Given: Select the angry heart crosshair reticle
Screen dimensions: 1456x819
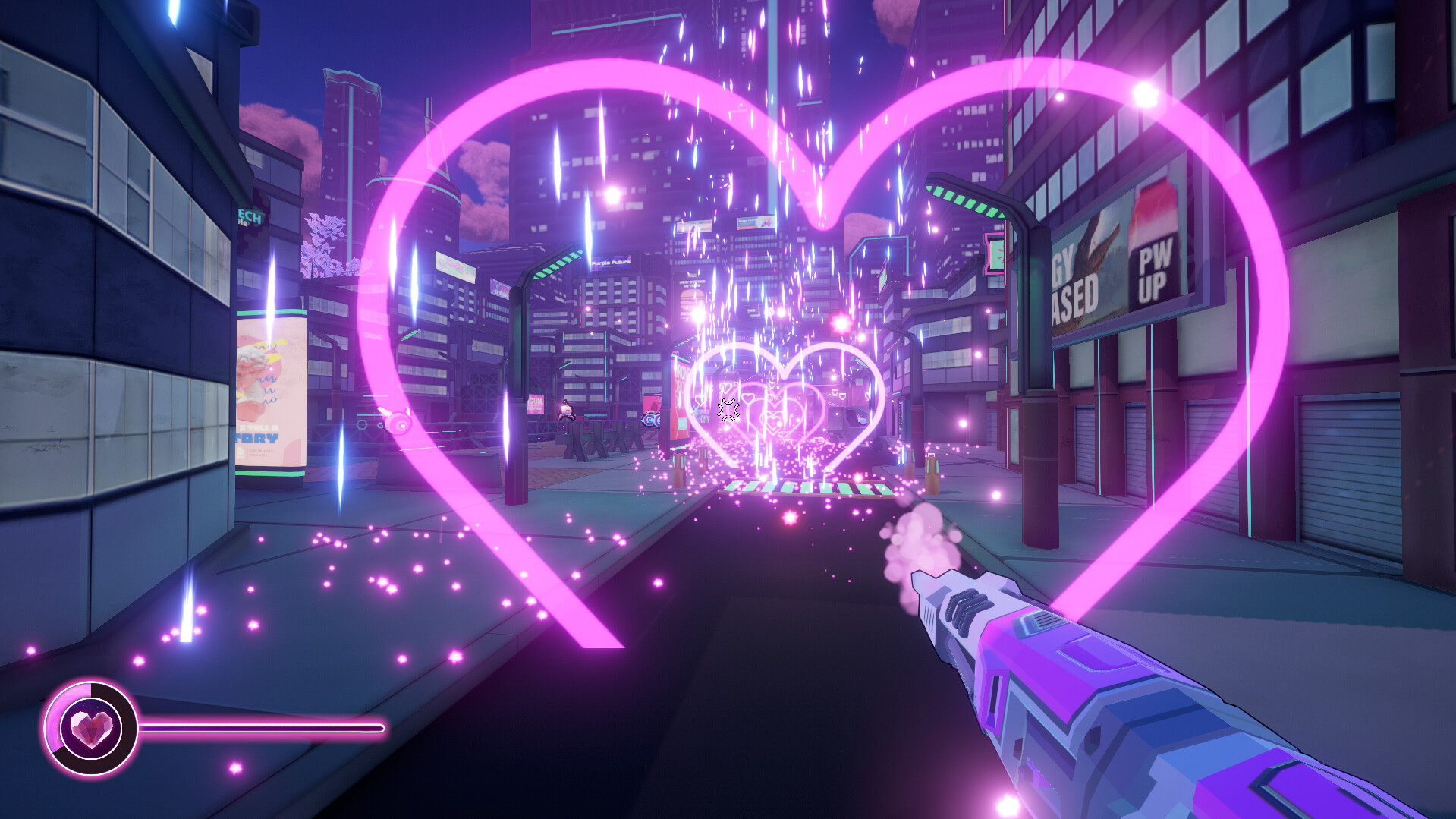Looking at the screenshot, I should pos(728,410).
